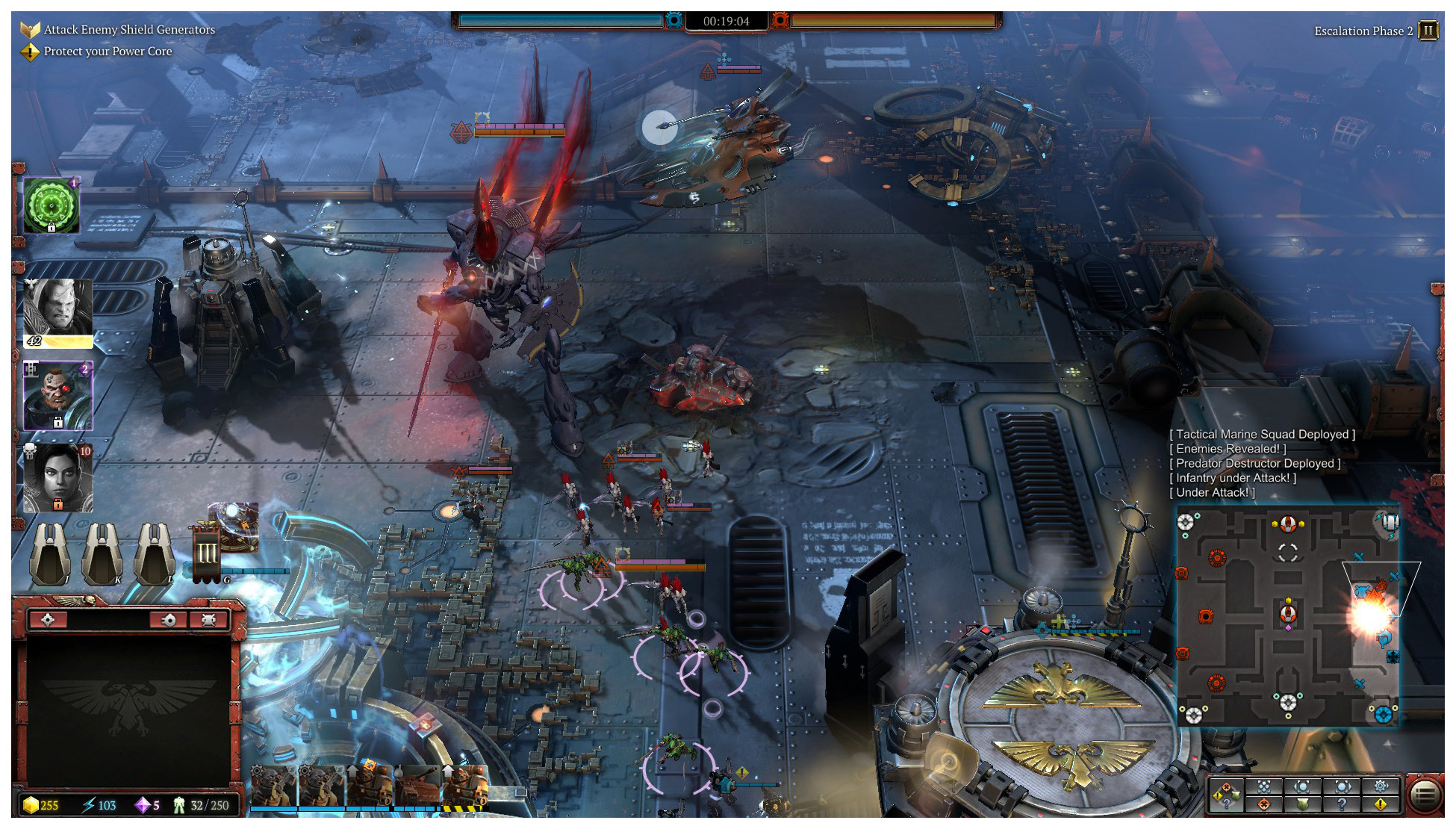The image size is (1456, 829).
Task: Activate the banner ability marked III
Action: [x=207, y=554]
